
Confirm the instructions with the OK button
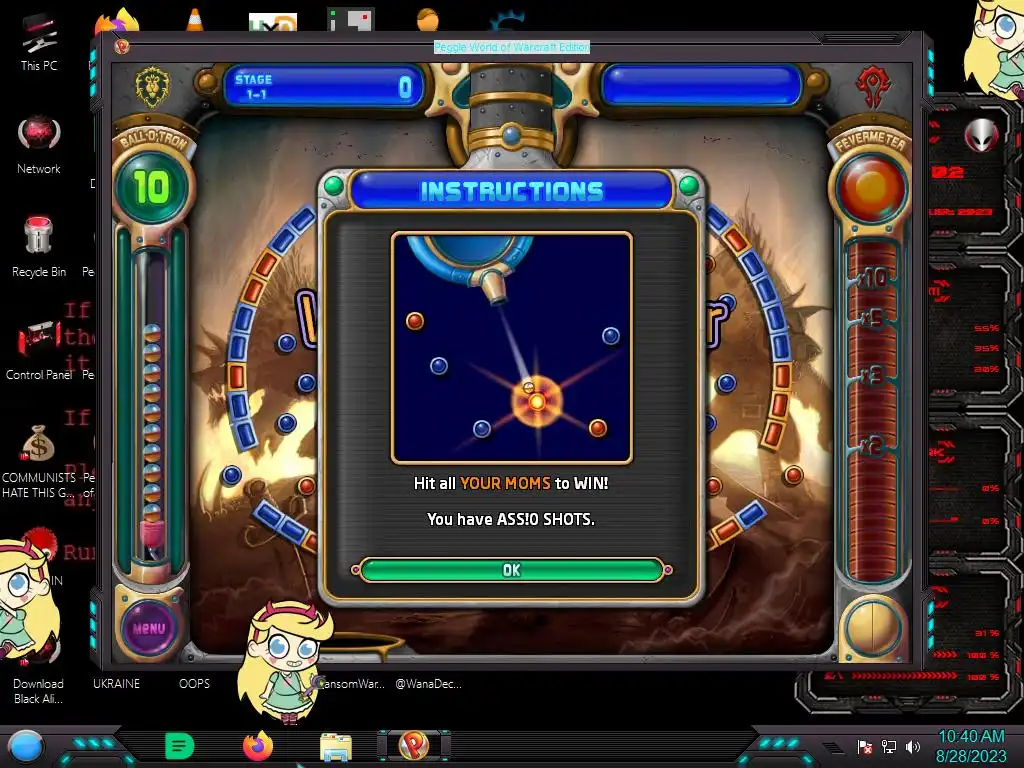(x=511, y=570)
